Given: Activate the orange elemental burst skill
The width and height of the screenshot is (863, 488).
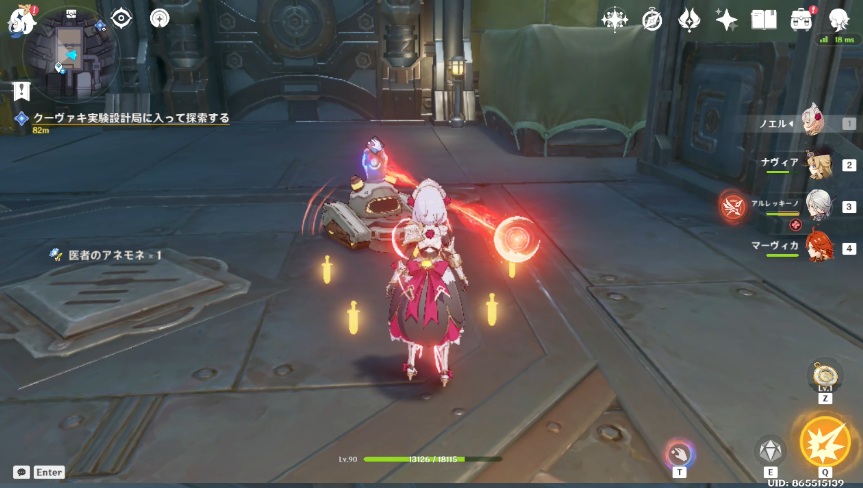Looking at the screenshot, I should 825,441.
